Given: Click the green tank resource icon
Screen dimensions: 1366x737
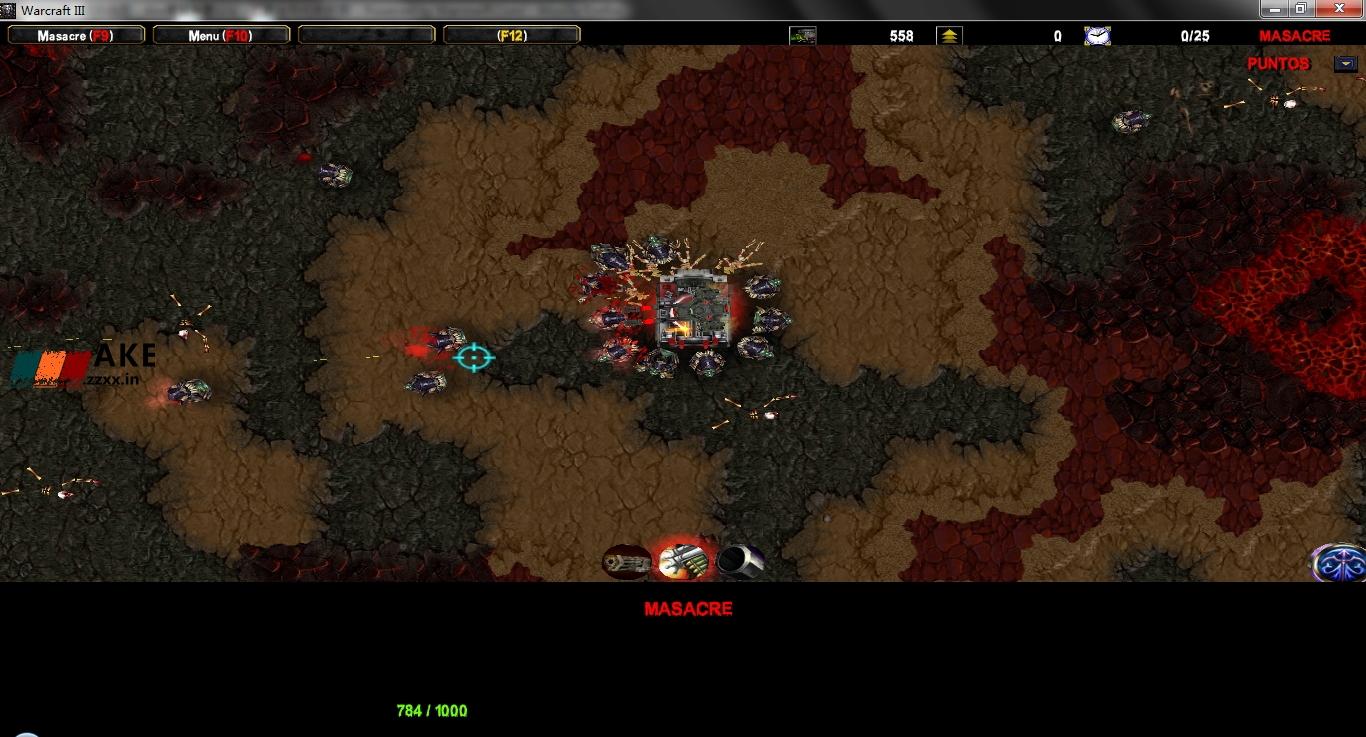Looking at the screenshot, I should [803, 36].
